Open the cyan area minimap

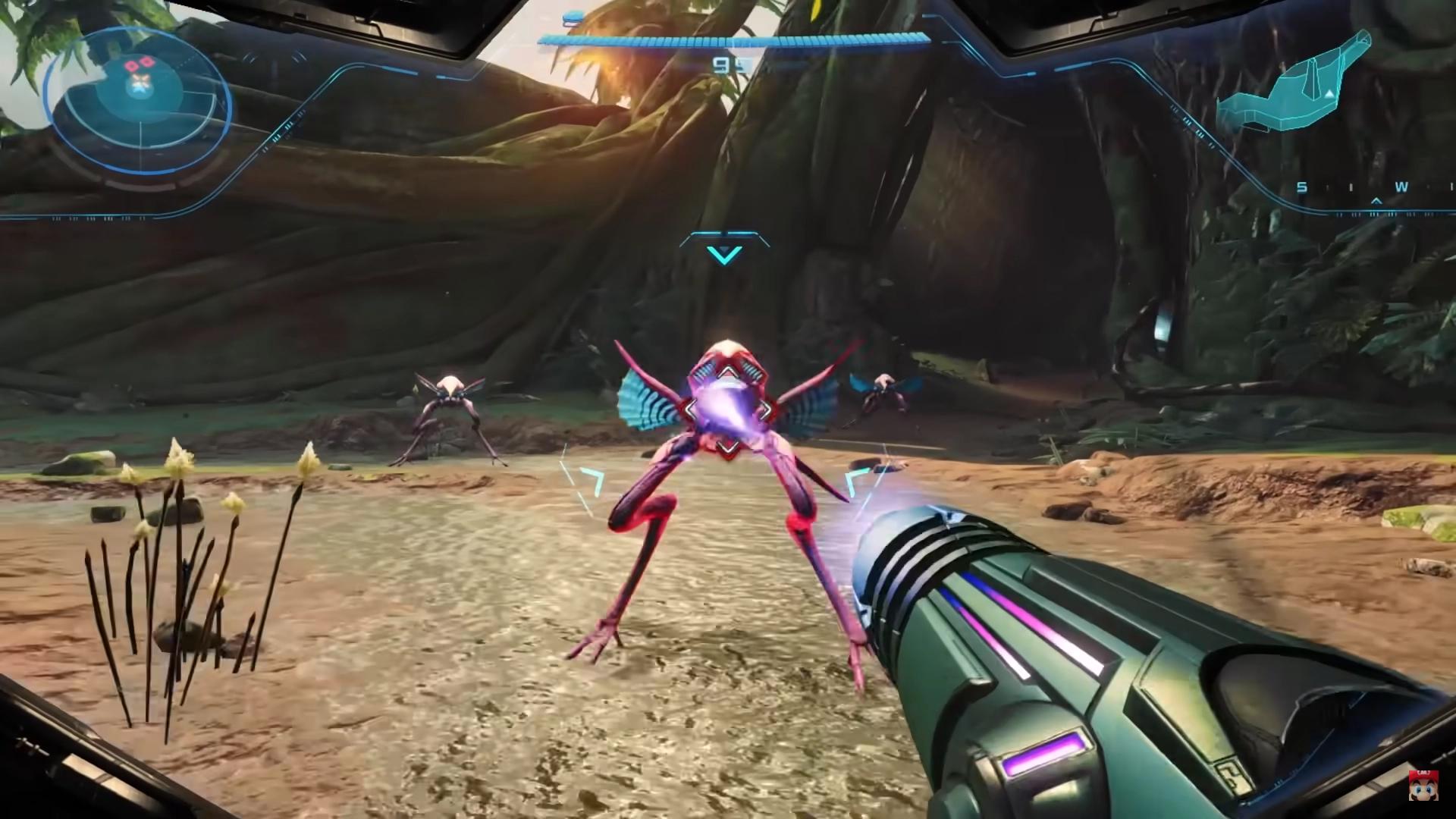[1293, 83]
